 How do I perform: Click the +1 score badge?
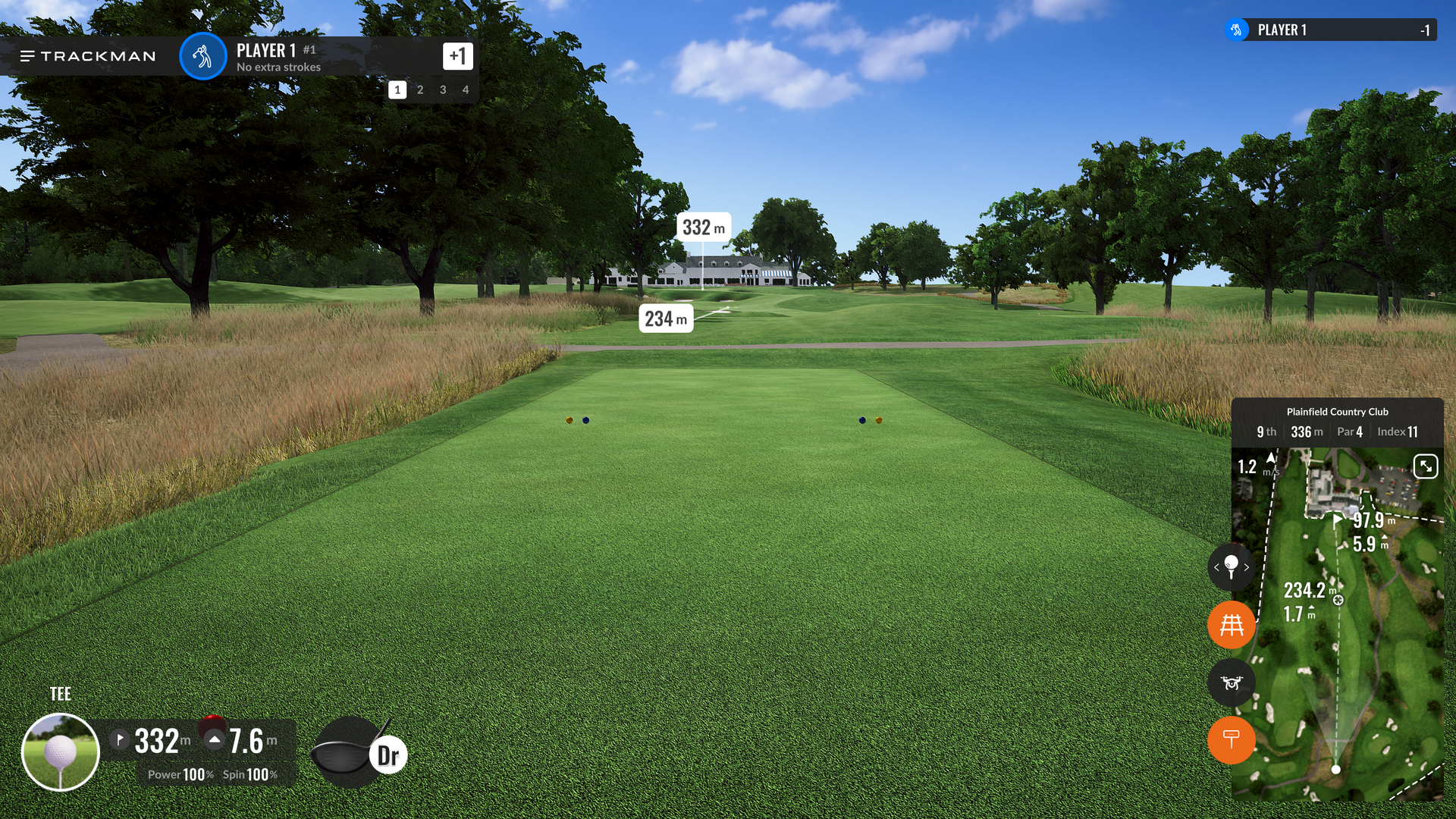point(457,55)
